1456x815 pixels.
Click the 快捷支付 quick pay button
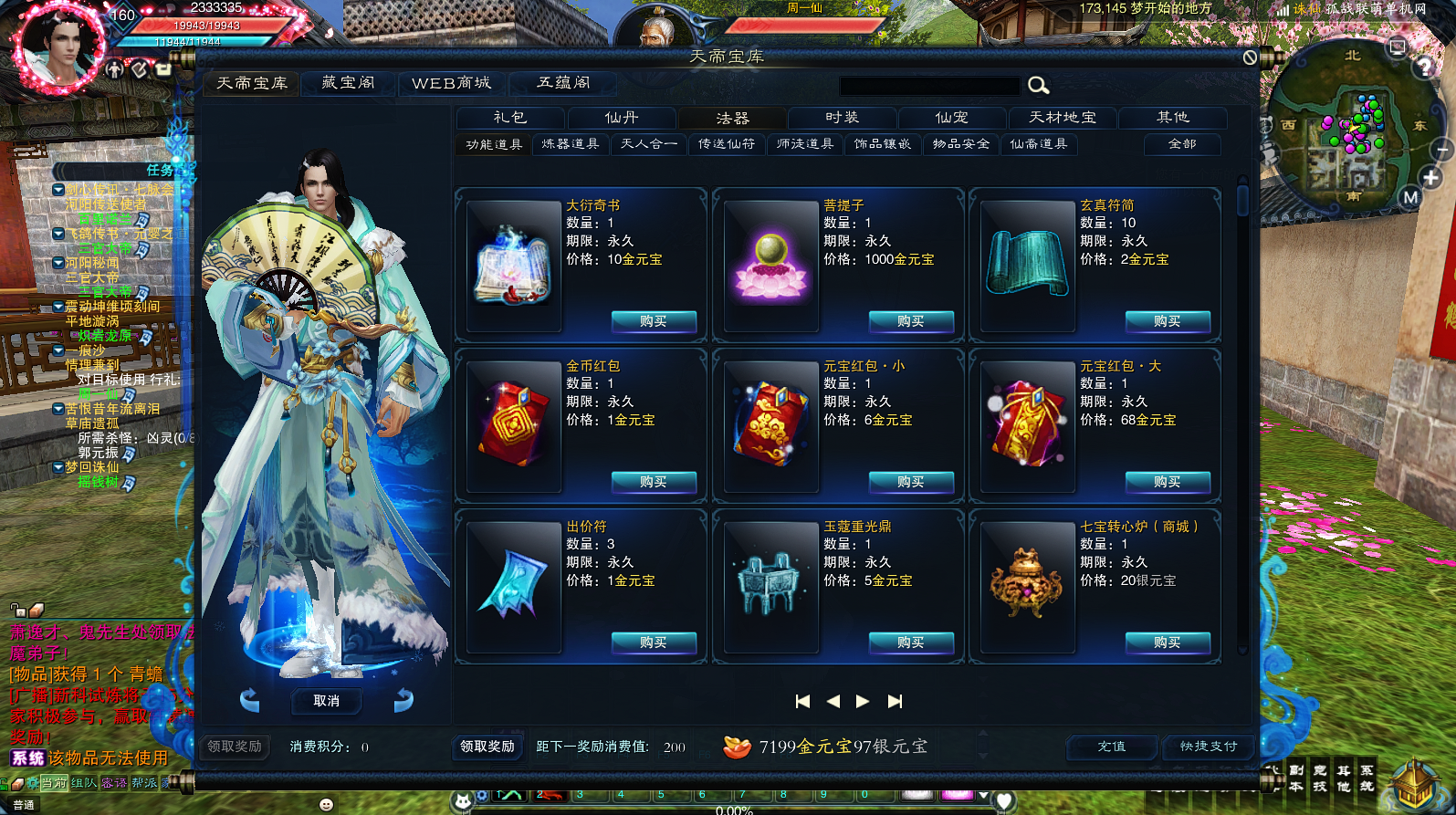pos(1209,747)
